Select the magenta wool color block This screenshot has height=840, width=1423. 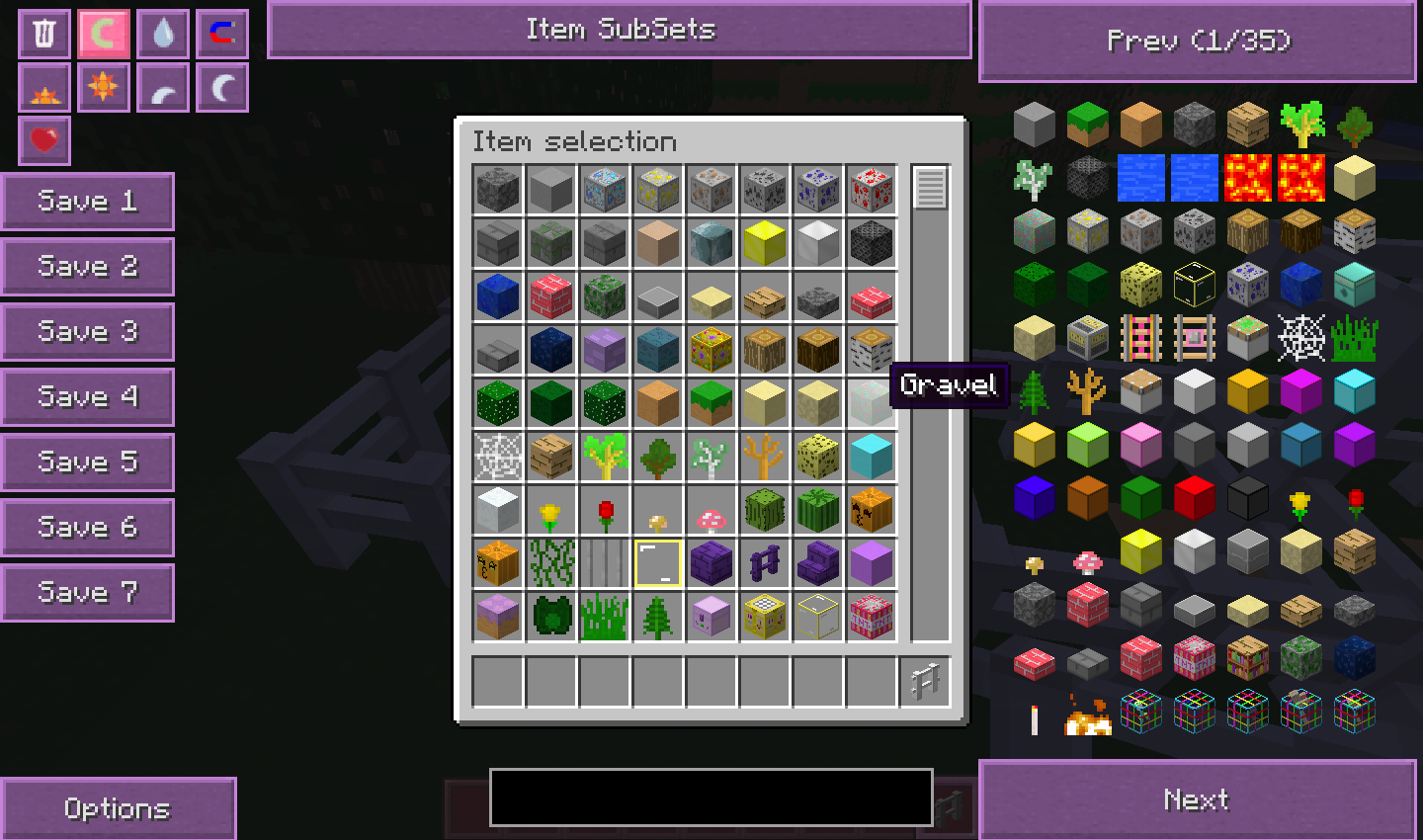click(1300, 390)
